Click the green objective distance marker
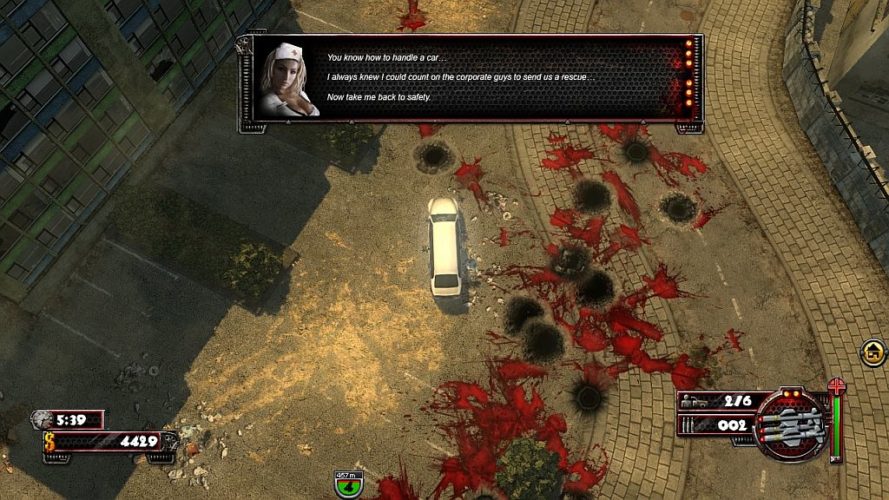The image size is (889, 500). (348, 486)
